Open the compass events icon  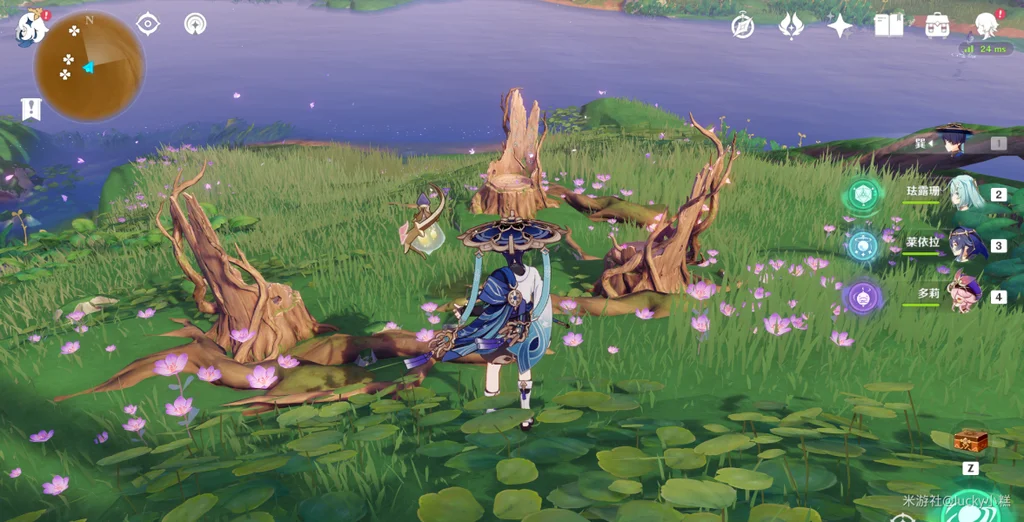point(742,26)
